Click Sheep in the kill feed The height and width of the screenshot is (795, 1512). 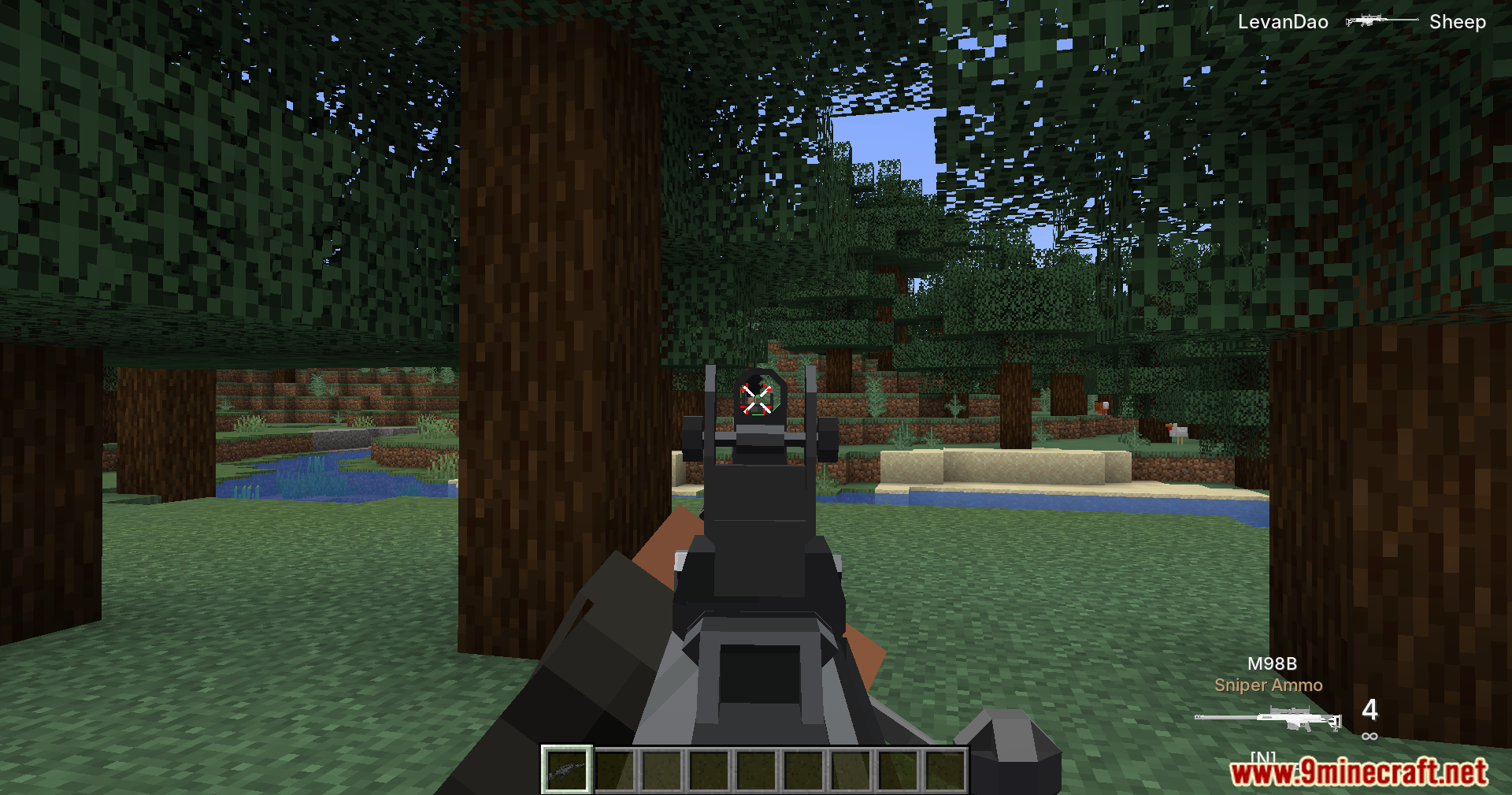[1458, 20]
